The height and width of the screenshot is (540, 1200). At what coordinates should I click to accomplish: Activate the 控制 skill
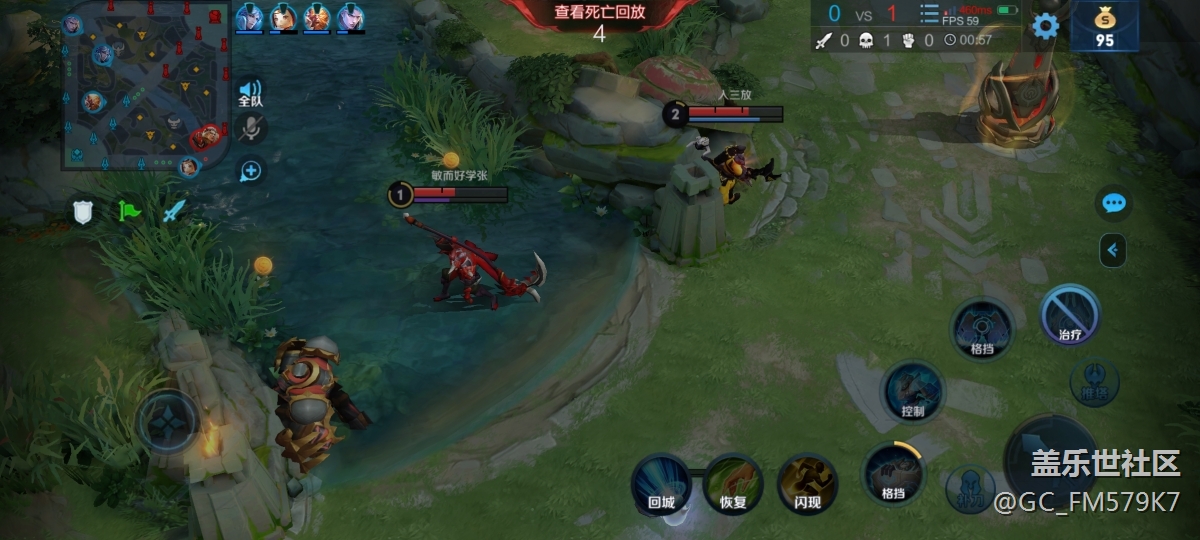coord(913,391)
